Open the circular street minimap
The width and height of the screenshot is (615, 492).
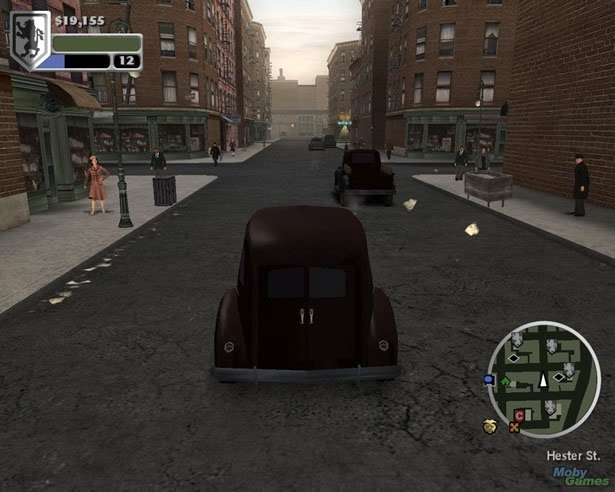[x=544, y=379]
